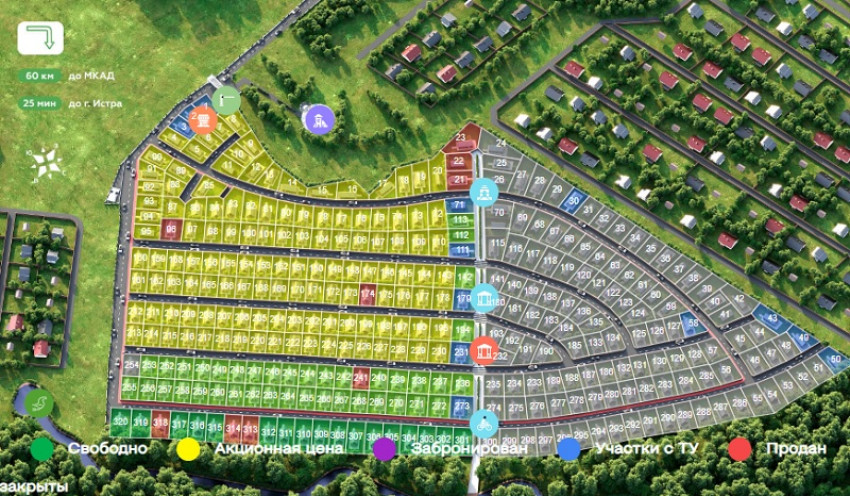The width and height of the screenshot is (850, 496).
Task: Select the blue "Участки с ТУ" legend entry
Action: coord(570,449)
